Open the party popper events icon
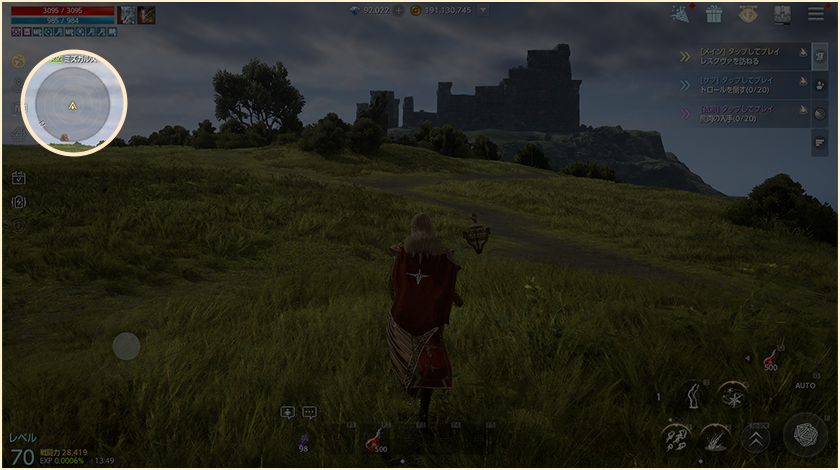Viewport: 840px width, 470px height. click(681, 14)
